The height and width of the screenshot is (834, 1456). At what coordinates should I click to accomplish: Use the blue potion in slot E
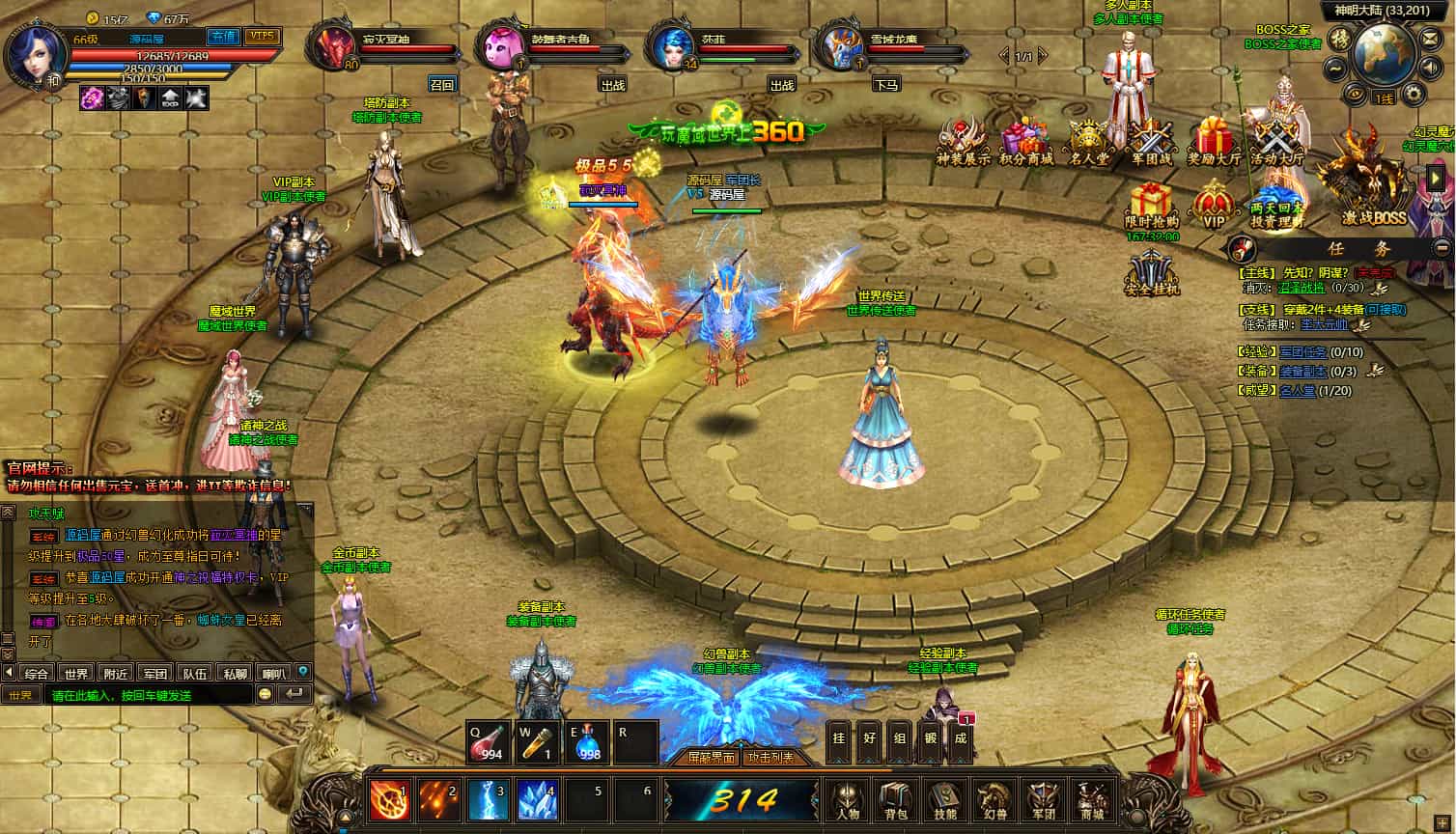pyautogui.click(x=586, y=741)
